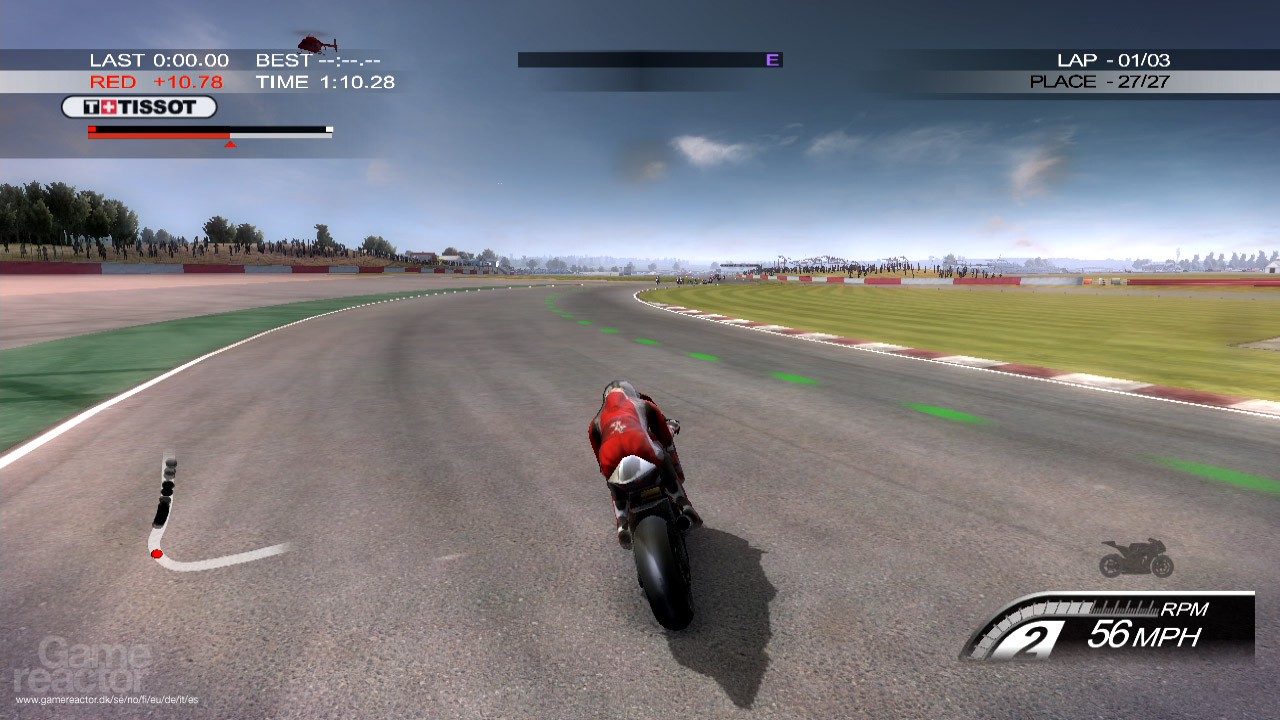
Task: Click the Tissot sponsor logo badge
Action: tap(138, 106)
